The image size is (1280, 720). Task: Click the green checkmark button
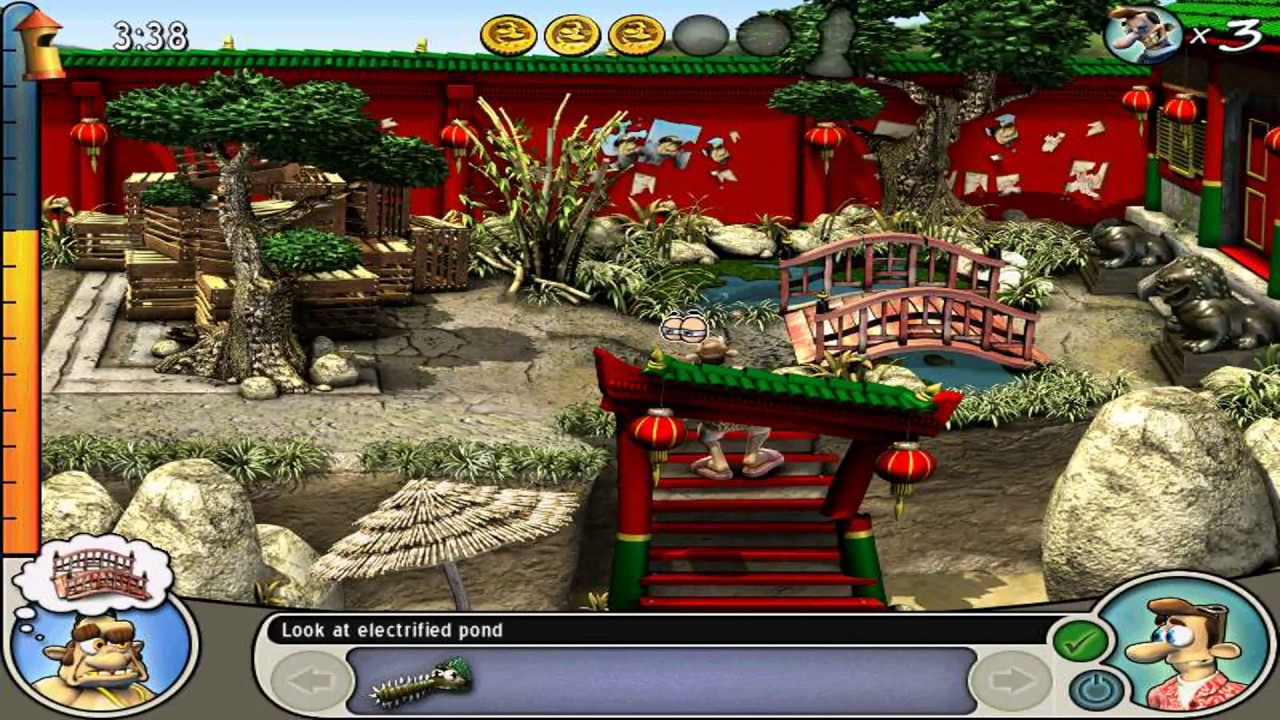pyautogui.click(x=1080, y=641)
